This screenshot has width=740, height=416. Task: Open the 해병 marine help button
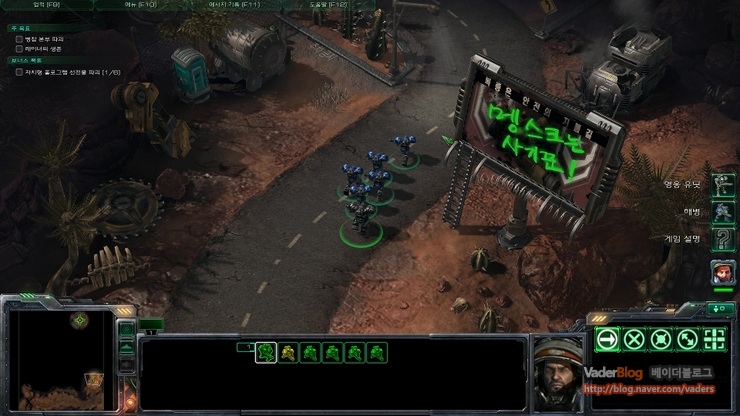pyautogui.click(x=722, y=212)
